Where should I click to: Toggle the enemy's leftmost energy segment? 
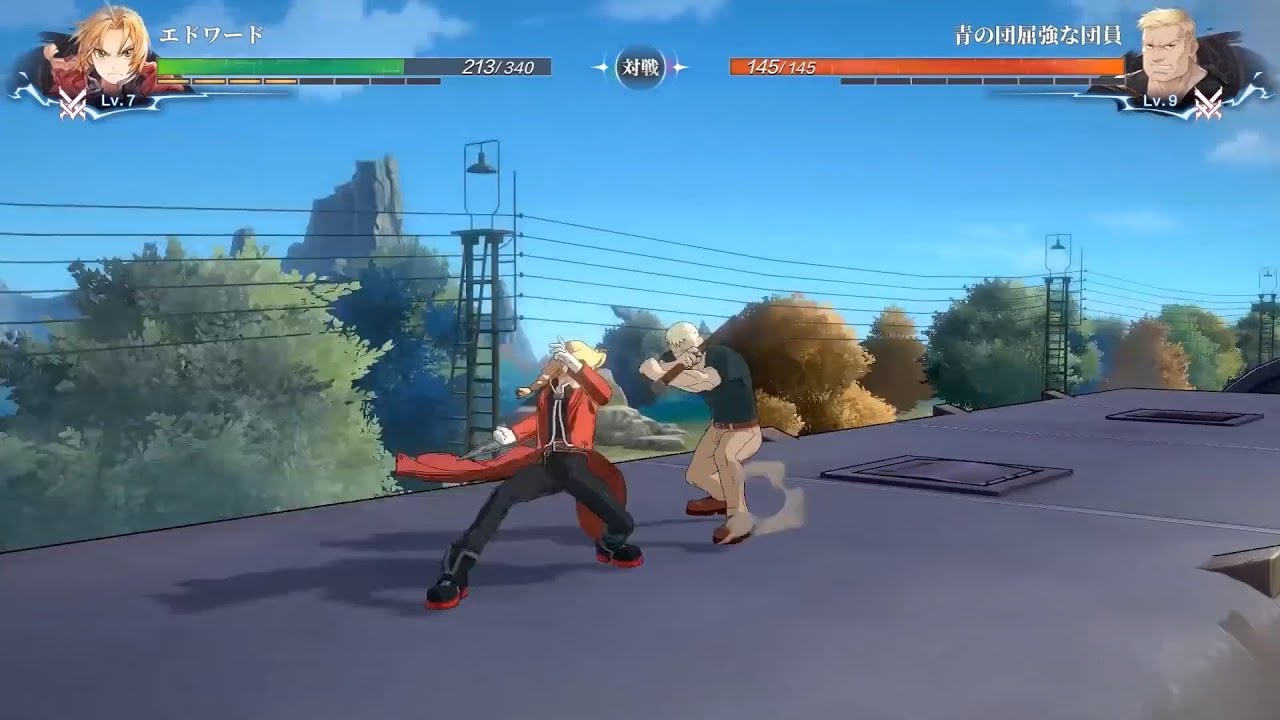[860, 81]
